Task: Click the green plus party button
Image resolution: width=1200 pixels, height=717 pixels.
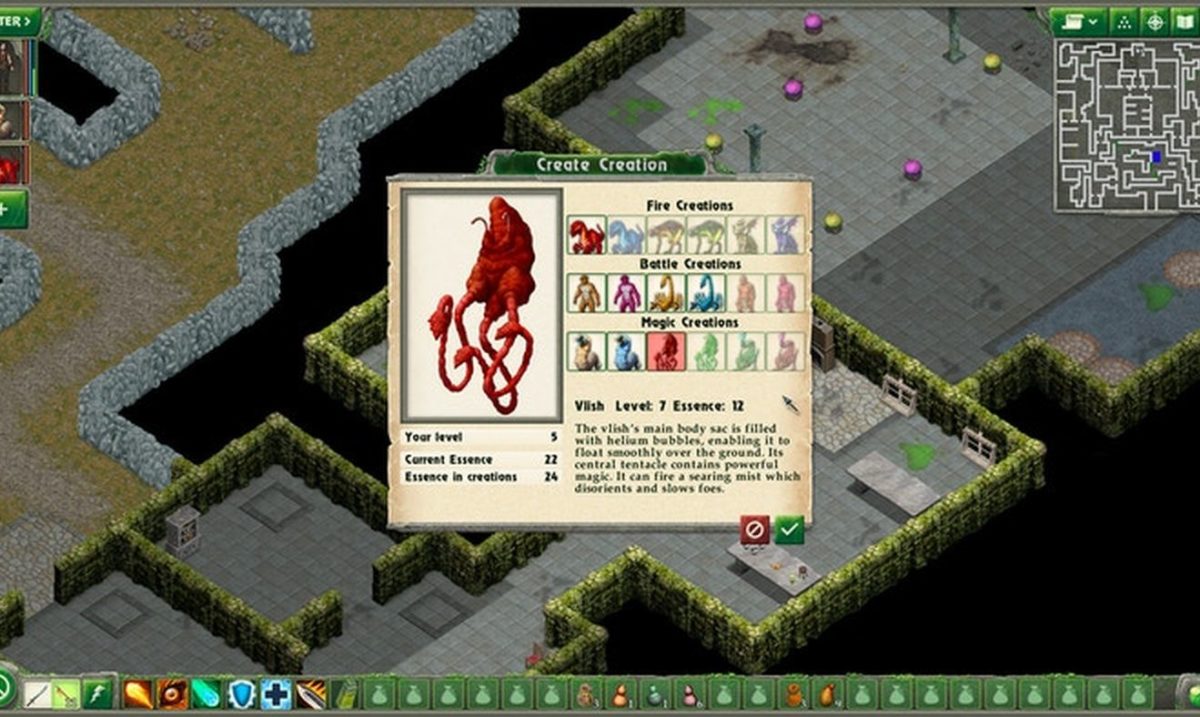Action: point(10,209)
